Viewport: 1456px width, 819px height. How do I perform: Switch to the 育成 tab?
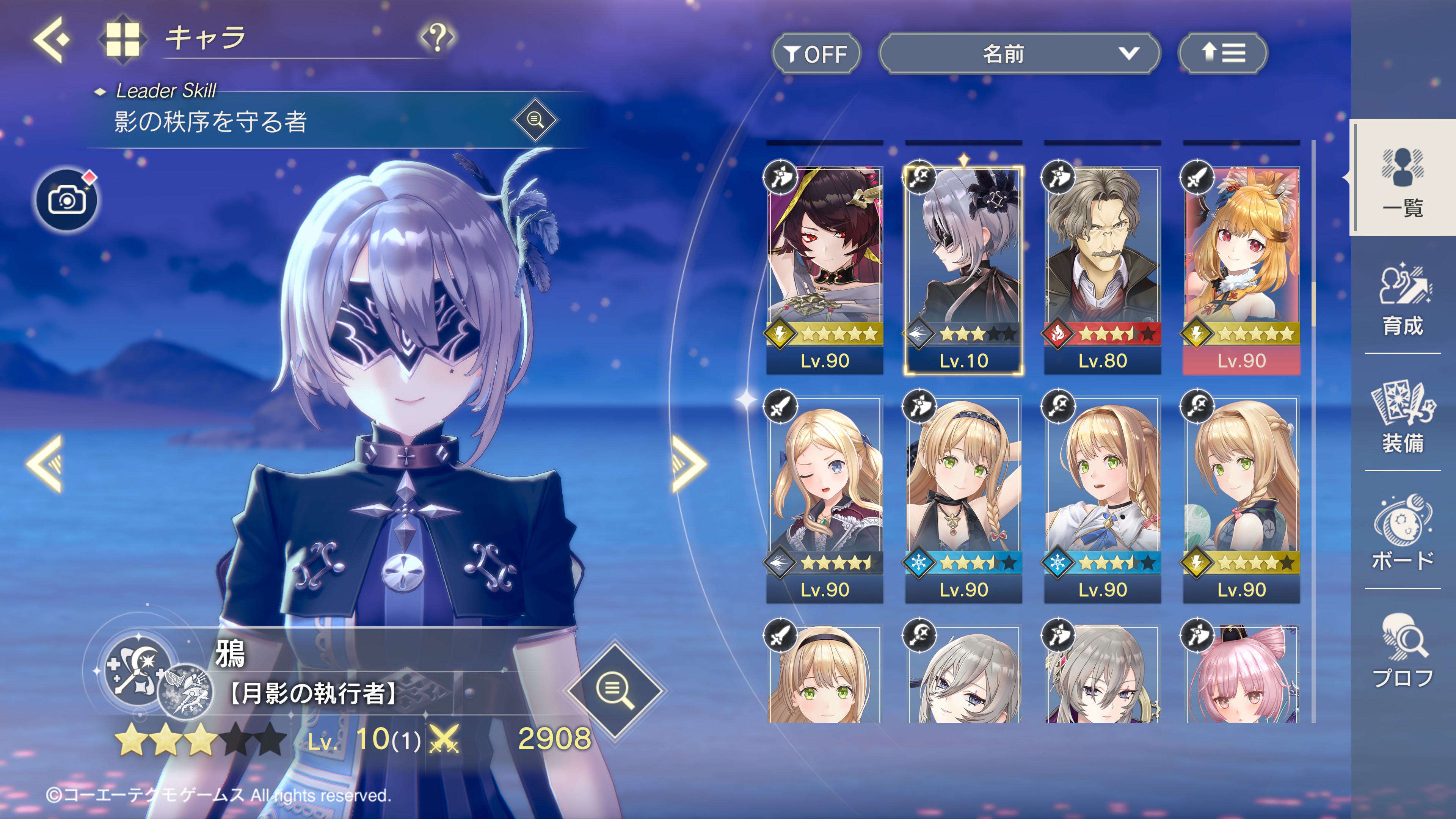[1403, 300]
